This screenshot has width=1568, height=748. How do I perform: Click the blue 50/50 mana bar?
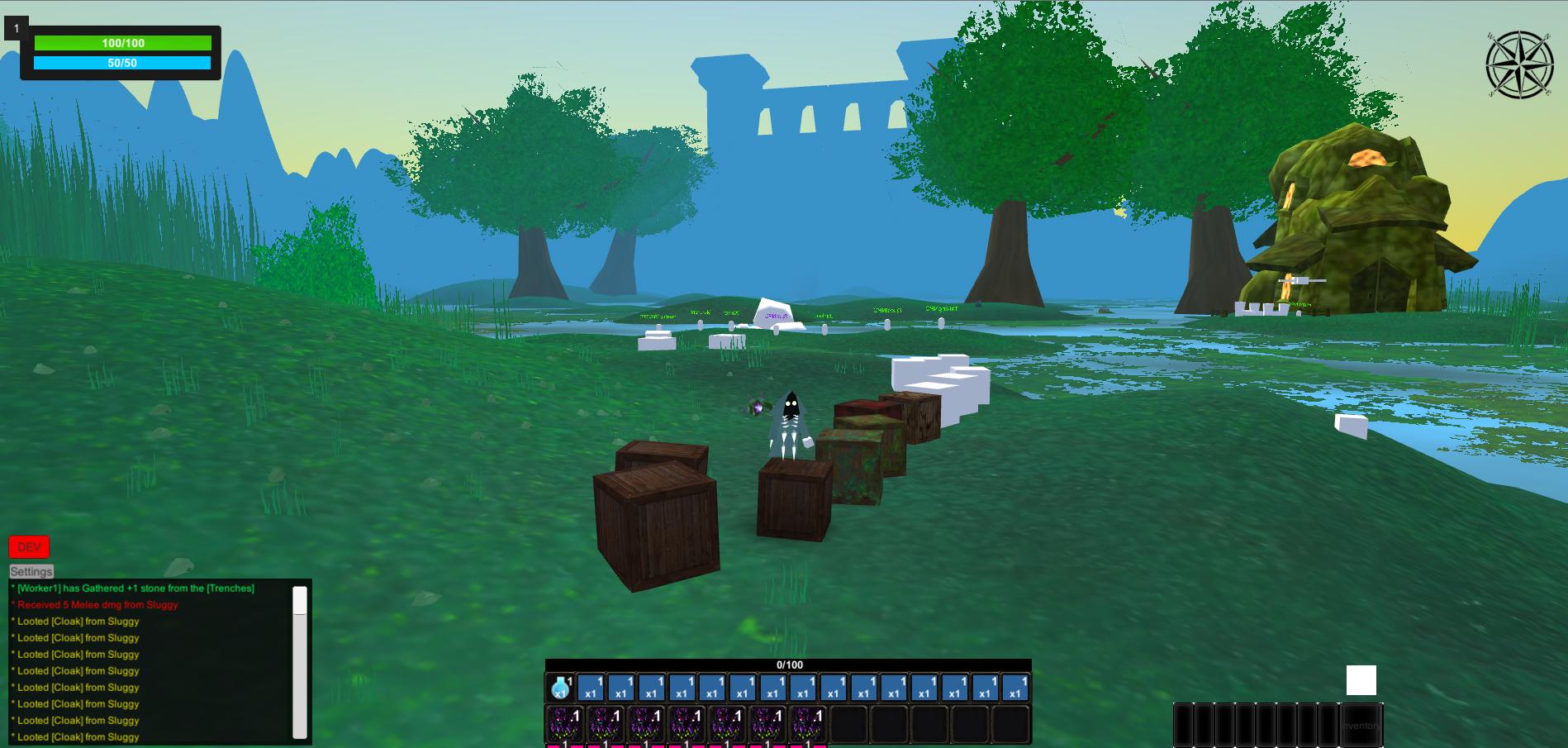tap(124, 61)
